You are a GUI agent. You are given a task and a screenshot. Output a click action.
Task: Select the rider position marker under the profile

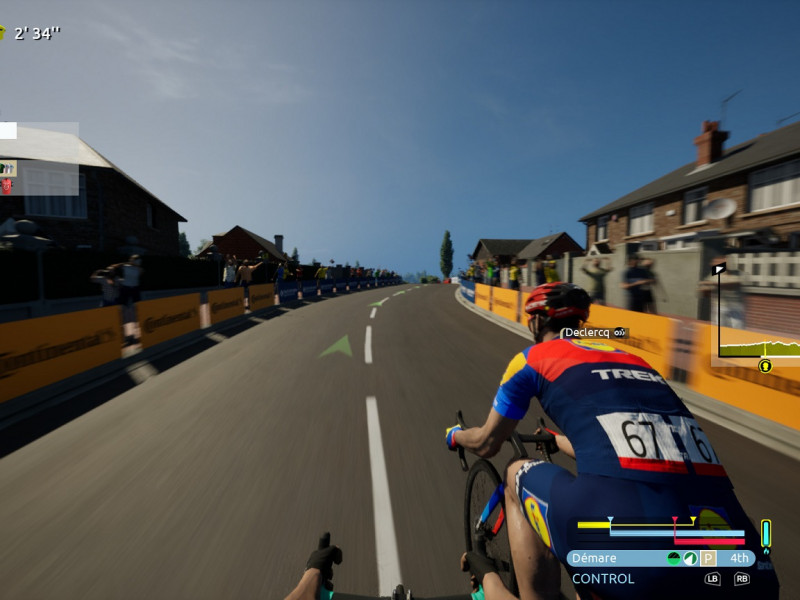tap(765, 366)
